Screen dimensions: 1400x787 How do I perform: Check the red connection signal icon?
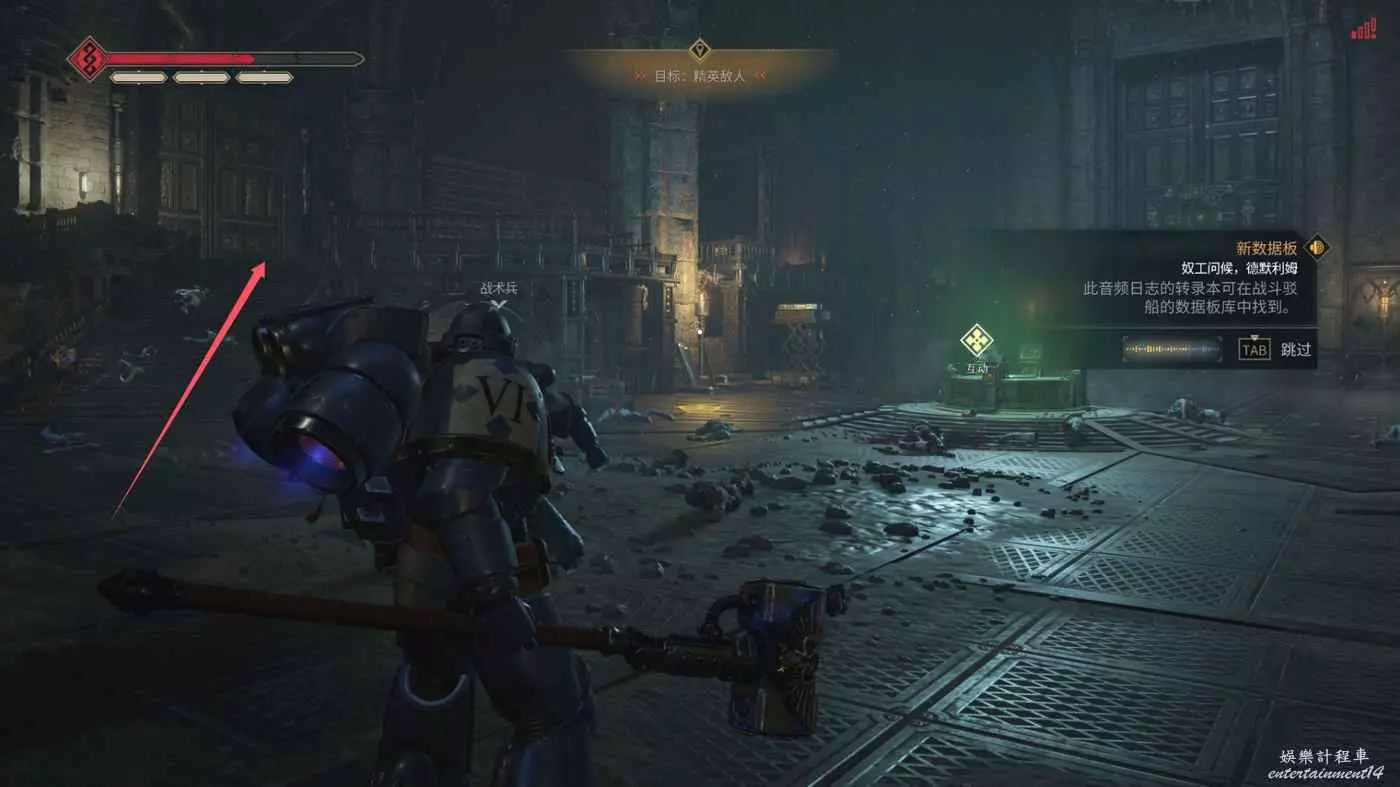click(x=1364, y=29)
